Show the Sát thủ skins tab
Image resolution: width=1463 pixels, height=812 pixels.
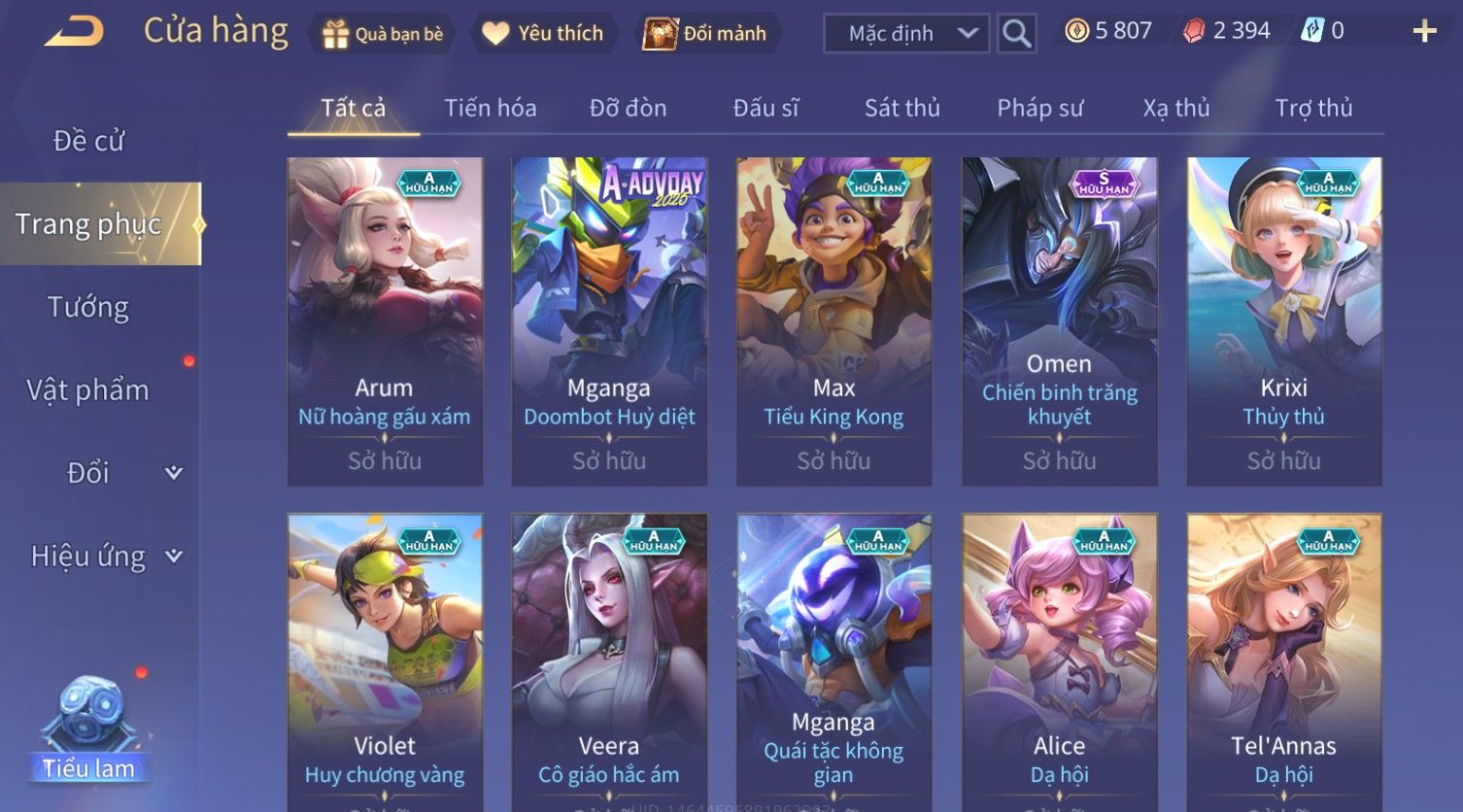pos(902,108)
